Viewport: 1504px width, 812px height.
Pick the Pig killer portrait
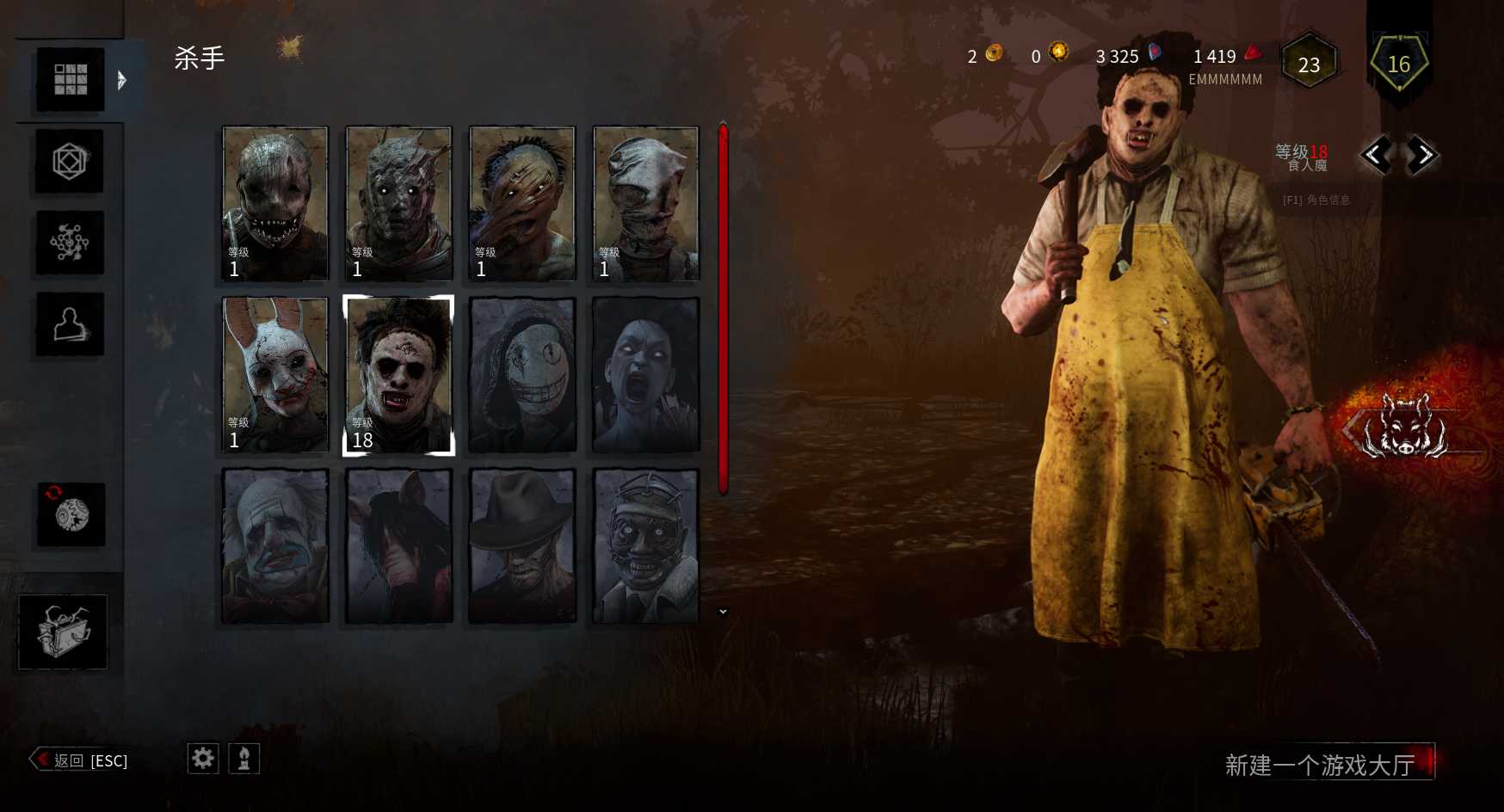(398, 545)
